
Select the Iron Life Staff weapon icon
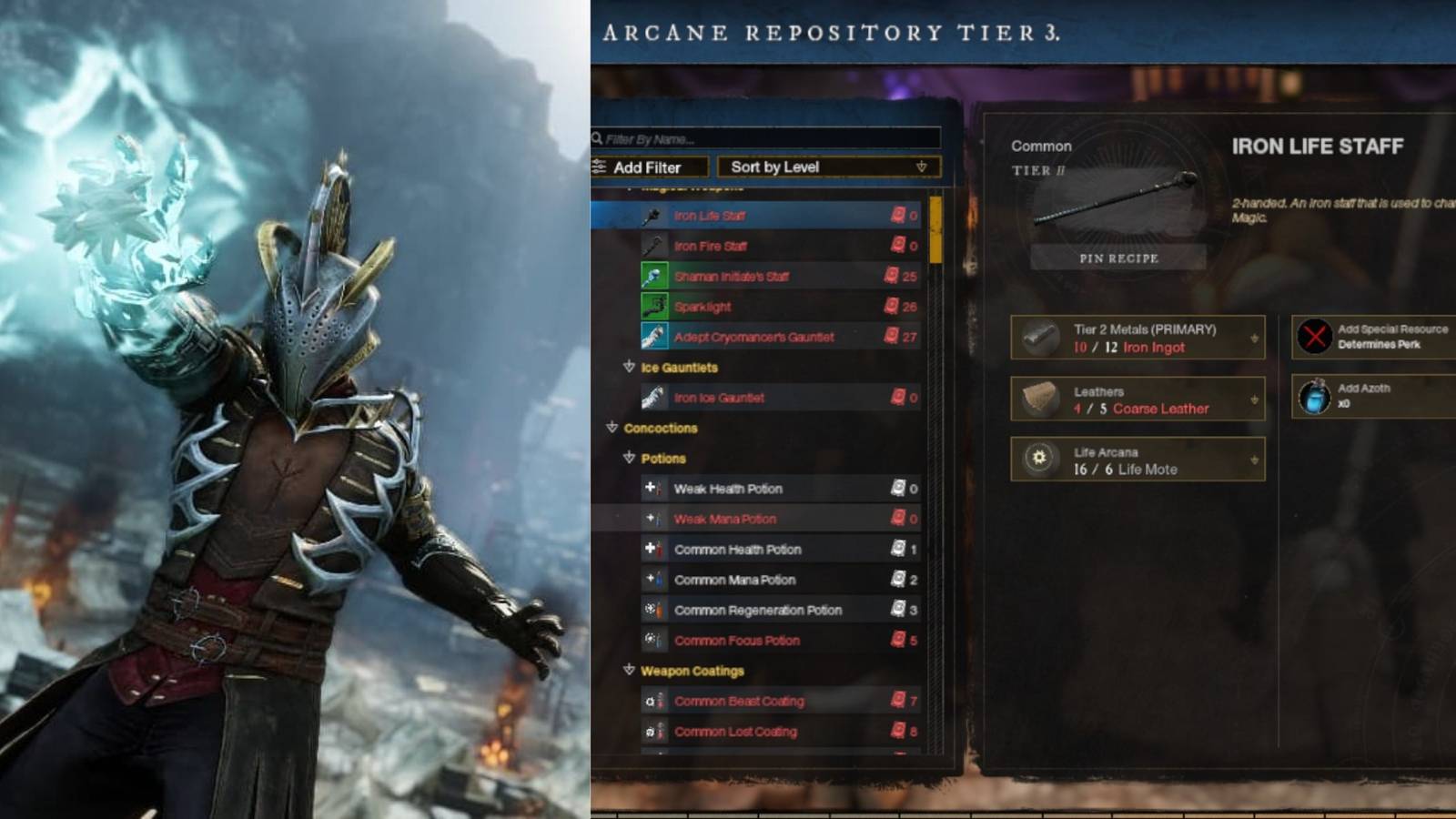click(x=652, y=217)
